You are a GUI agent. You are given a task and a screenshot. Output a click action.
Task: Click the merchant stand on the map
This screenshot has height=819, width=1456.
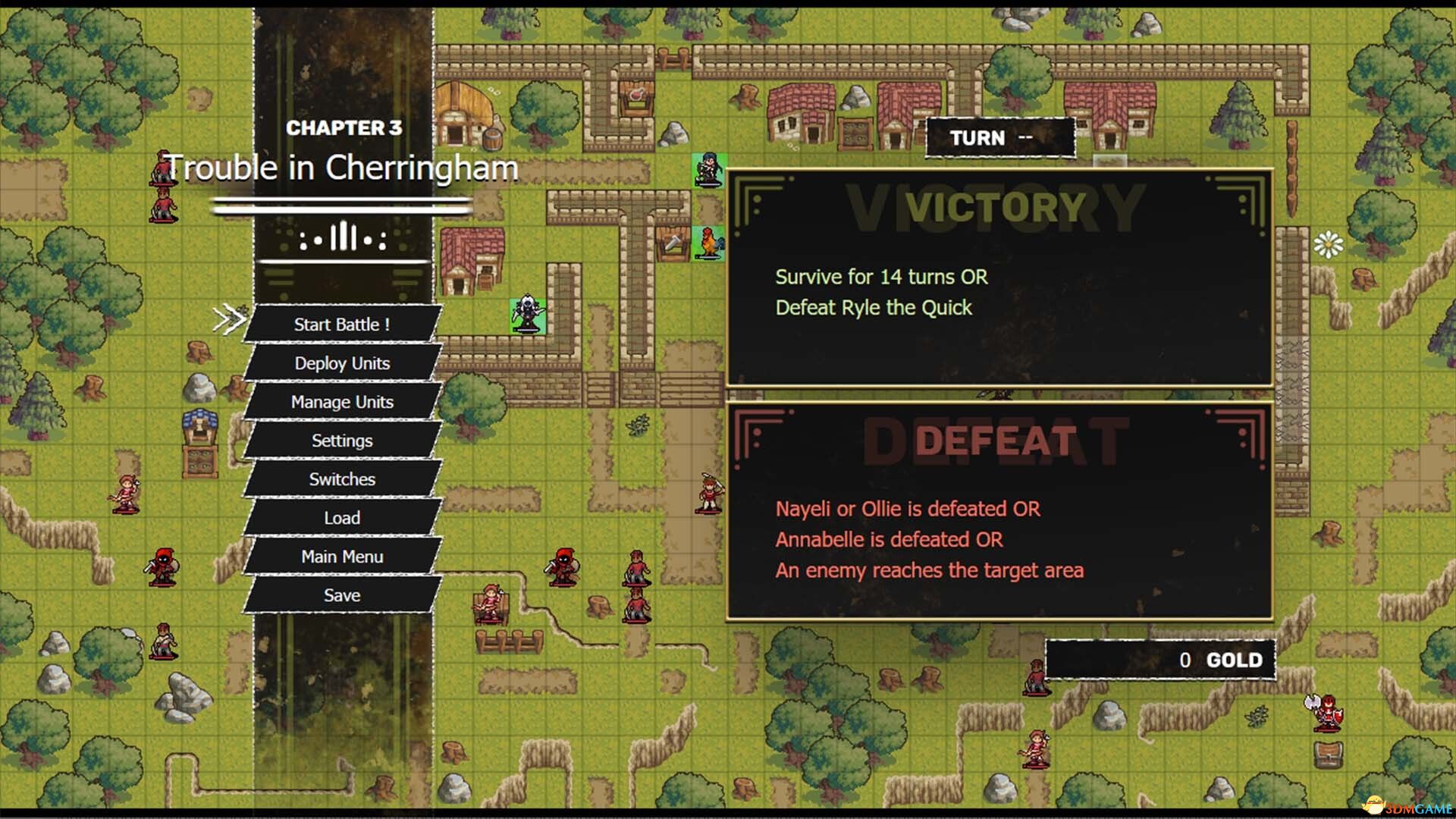coord(199,440)
